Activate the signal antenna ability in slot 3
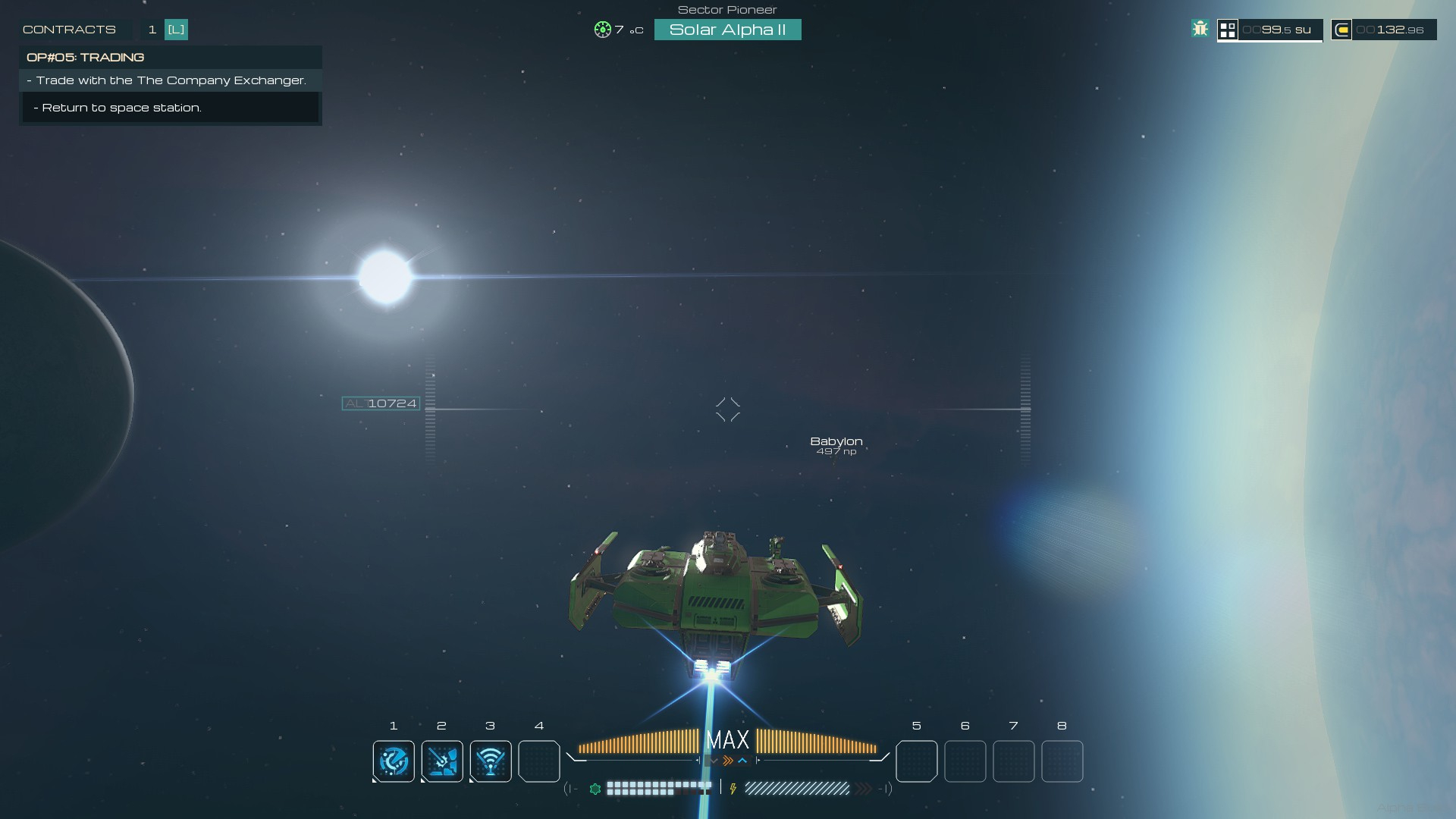The width and height of the screenshot is (1456, 819). tap(491, 761)
